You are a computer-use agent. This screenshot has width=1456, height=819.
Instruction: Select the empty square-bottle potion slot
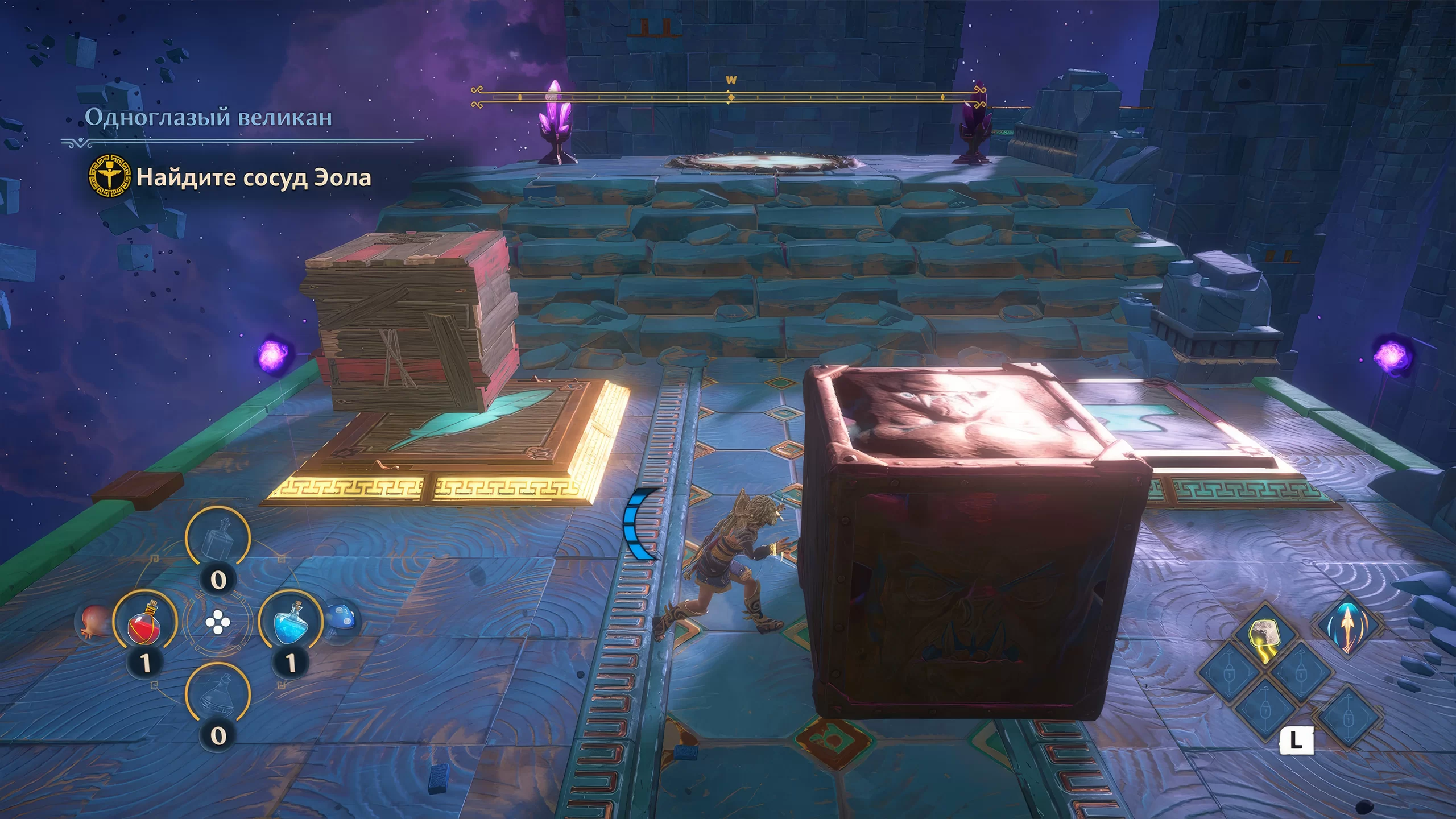pyautogui.click(x=218, y=537)
